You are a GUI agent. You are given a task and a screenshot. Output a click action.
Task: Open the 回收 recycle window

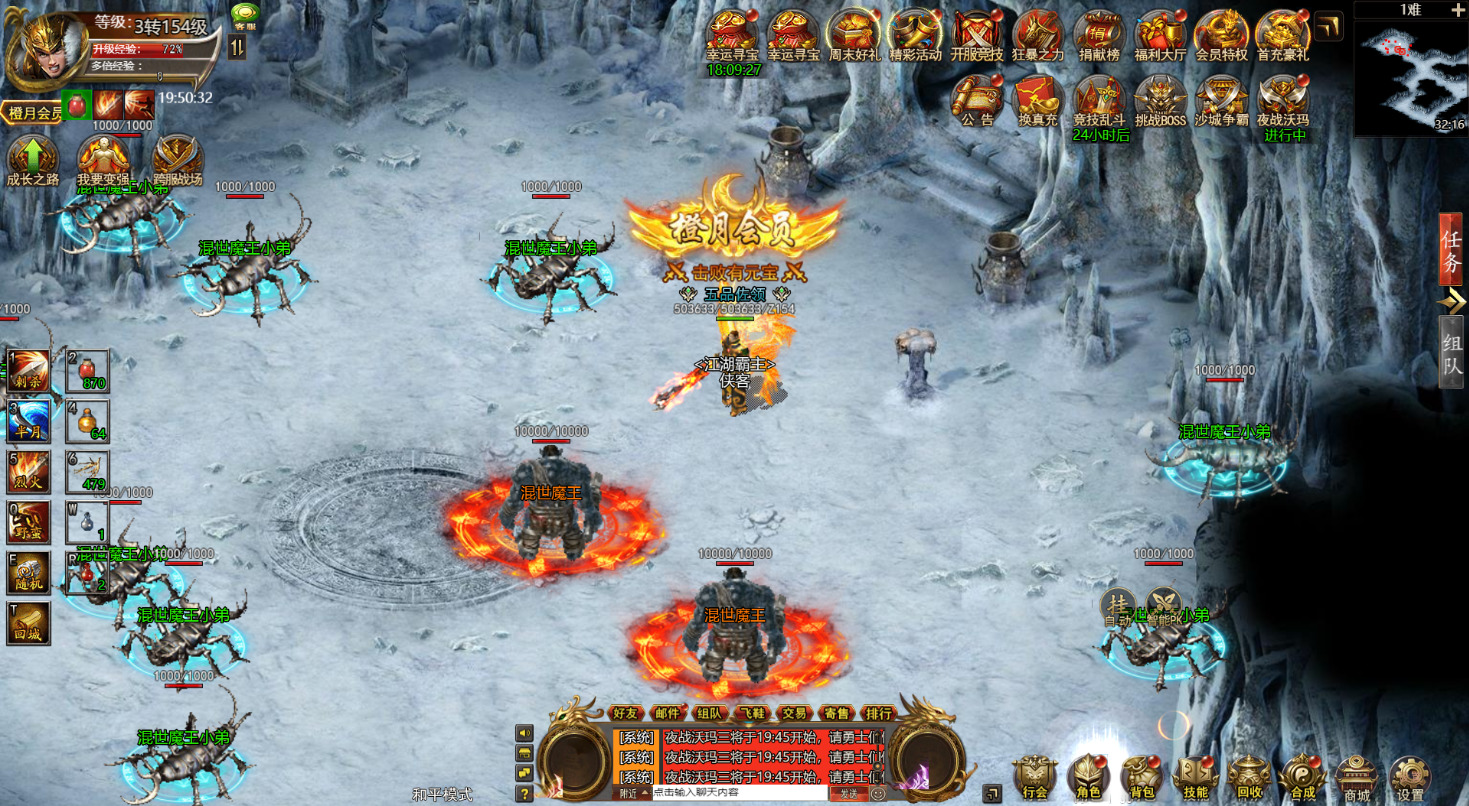tap(1247, 774)
